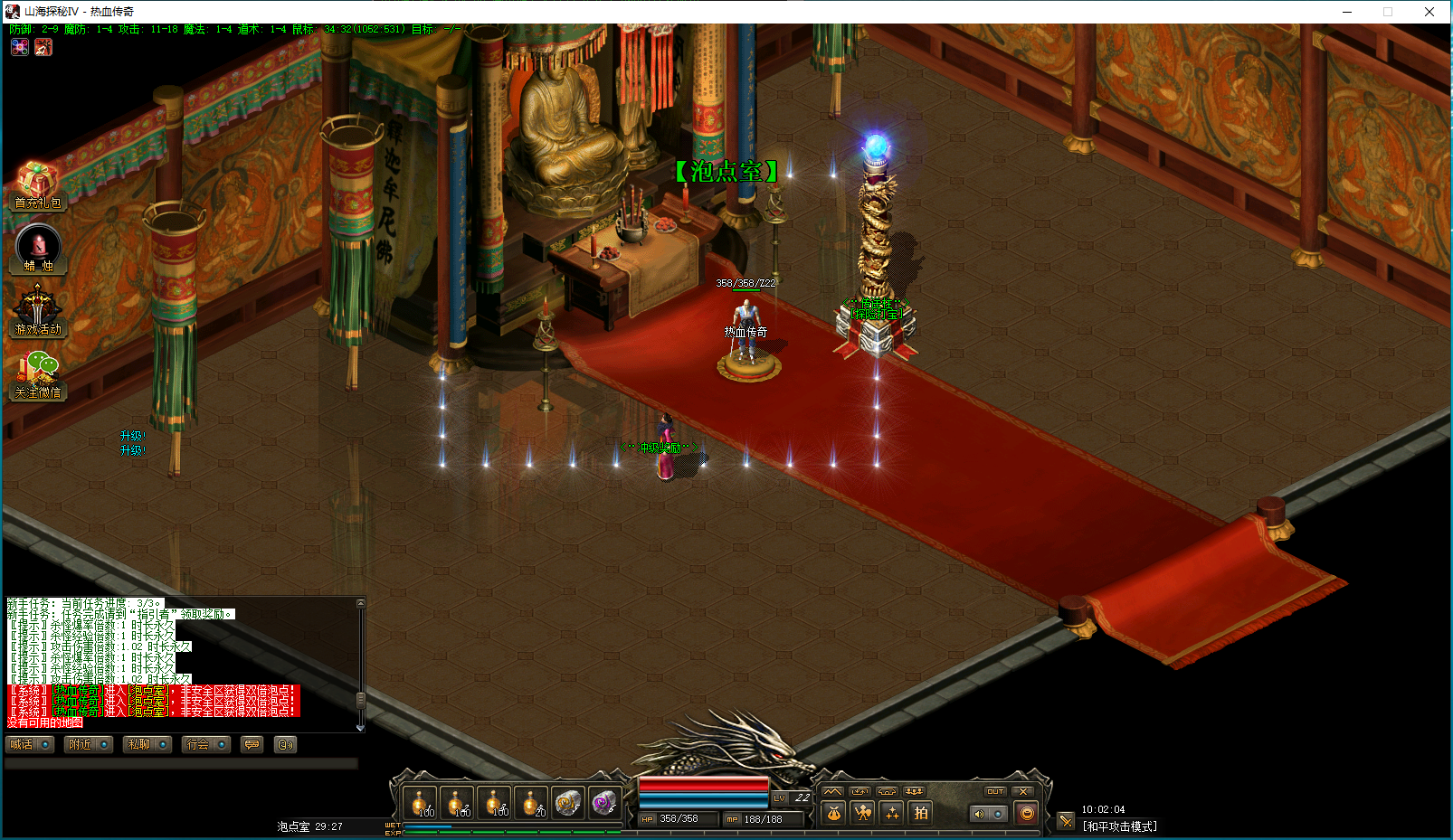Select the 附近 nearby chat channel

tap(89, 744)
